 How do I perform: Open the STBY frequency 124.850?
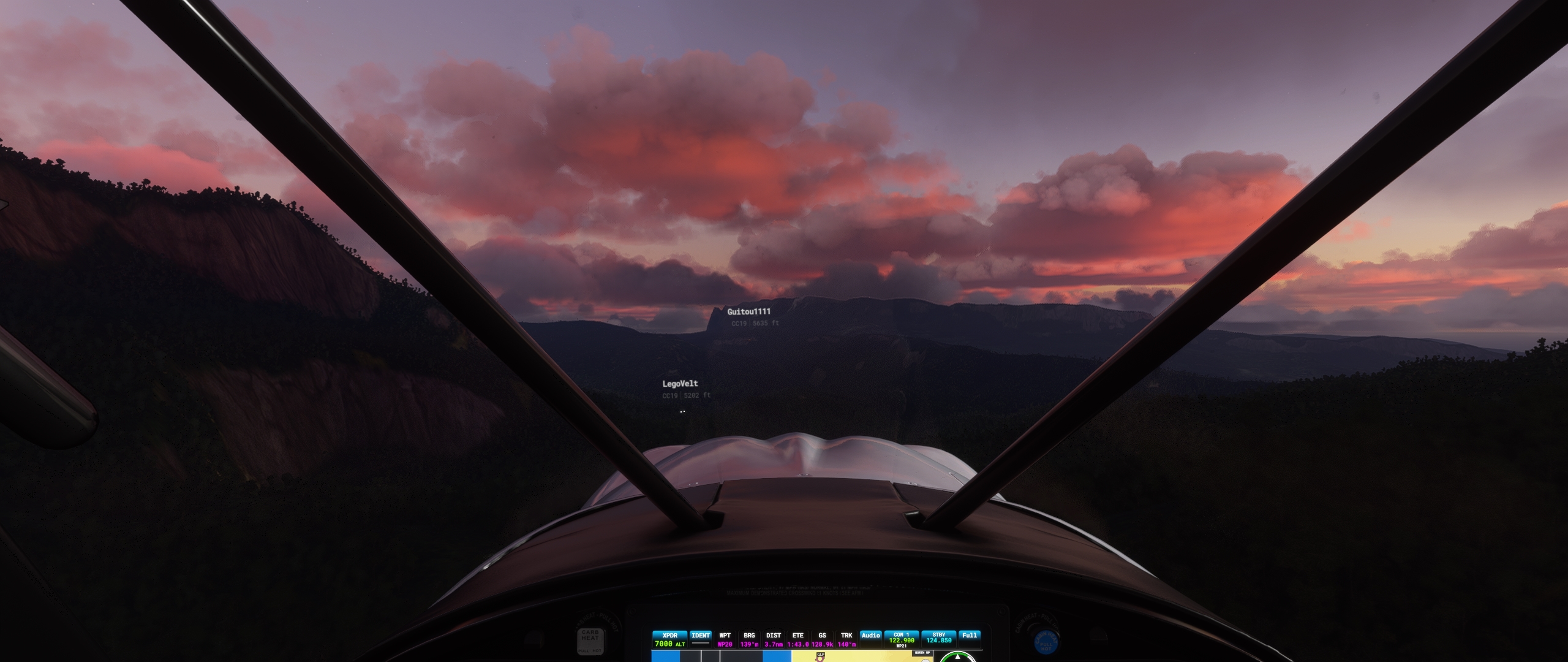939,639
